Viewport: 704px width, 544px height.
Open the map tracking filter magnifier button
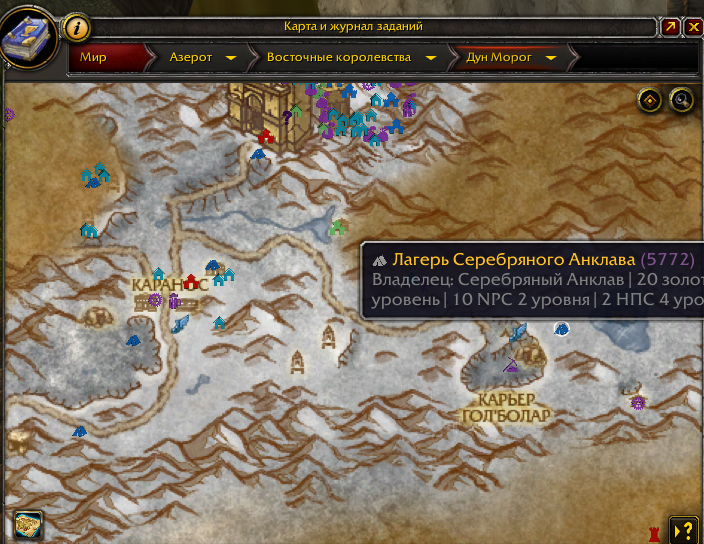pyautogui.click(x=682, y=99)
